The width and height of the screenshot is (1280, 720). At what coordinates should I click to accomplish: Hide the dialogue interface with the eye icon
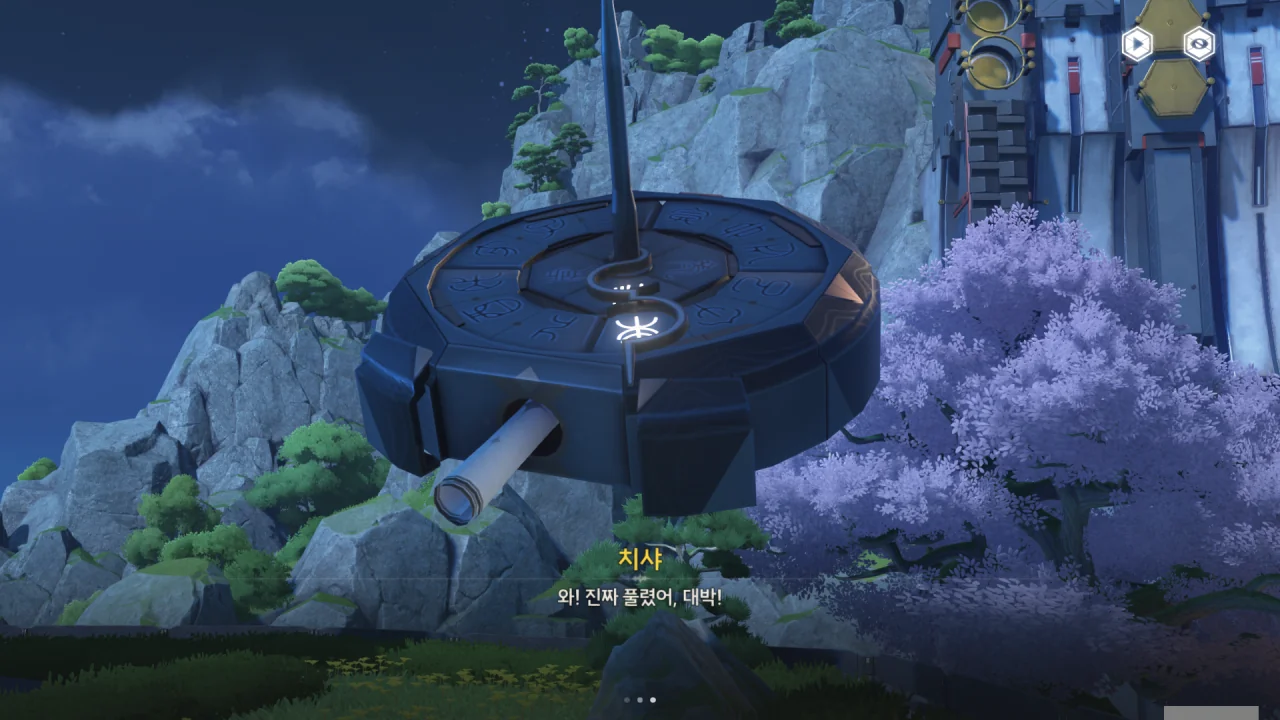(x=1199, y=43)
